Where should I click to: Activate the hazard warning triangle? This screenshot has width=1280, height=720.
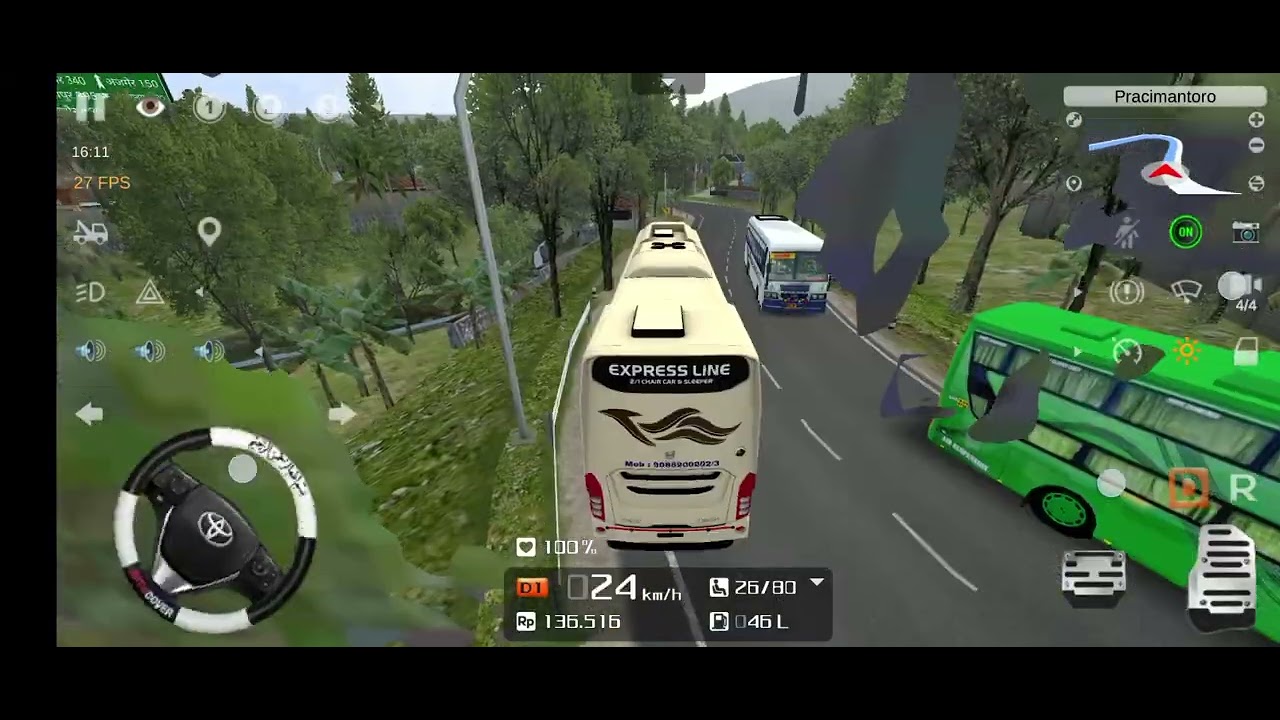[150, 292]
